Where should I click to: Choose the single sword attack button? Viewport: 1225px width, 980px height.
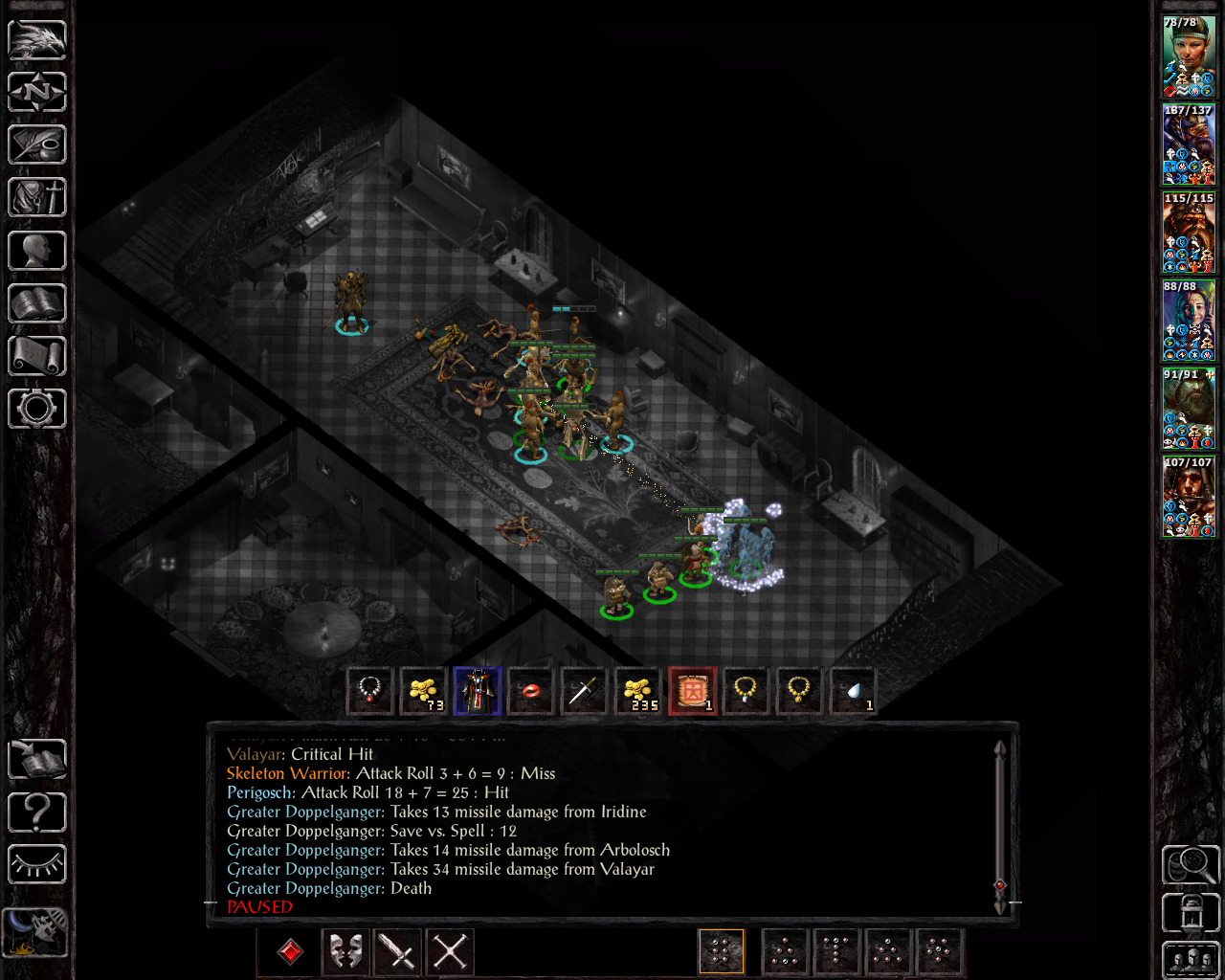(397, 951)
